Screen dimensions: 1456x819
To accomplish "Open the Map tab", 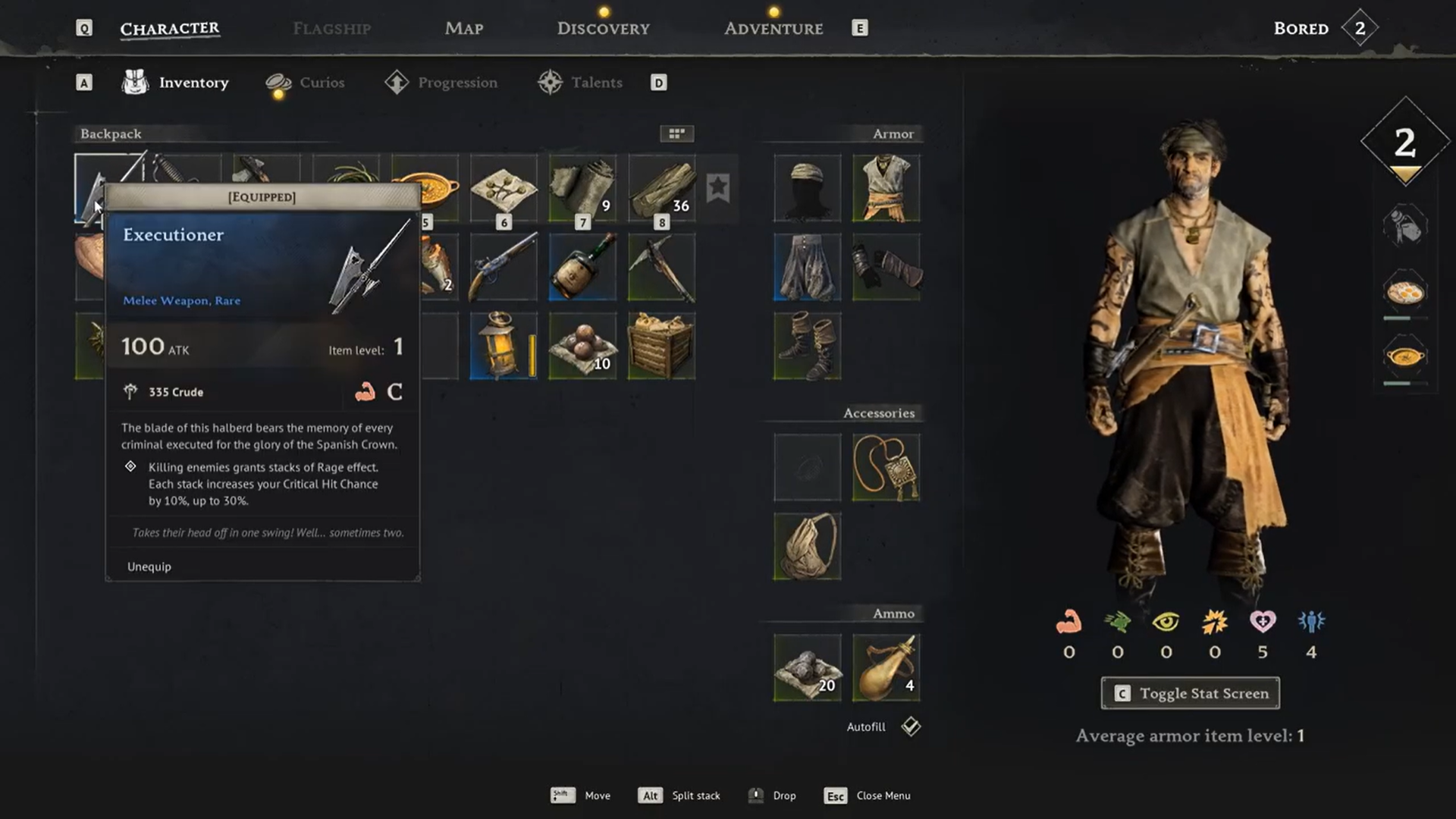I will pos(463,29).
